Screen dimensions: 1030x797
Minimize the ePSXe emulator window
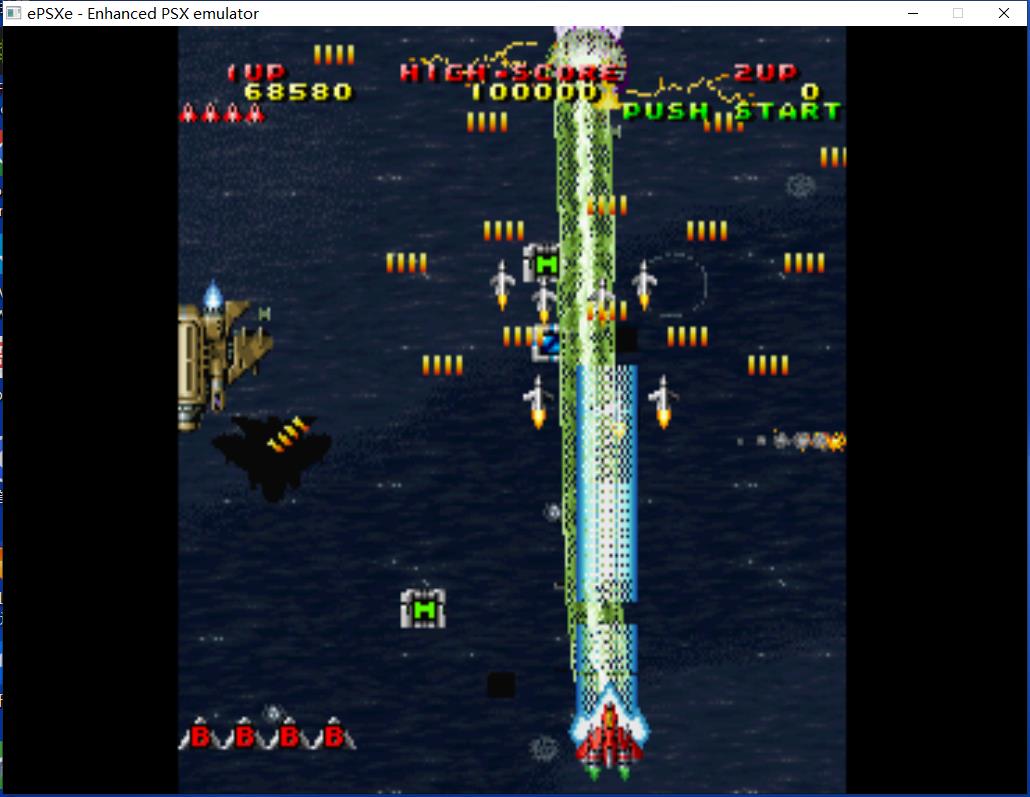pos(913,13)
